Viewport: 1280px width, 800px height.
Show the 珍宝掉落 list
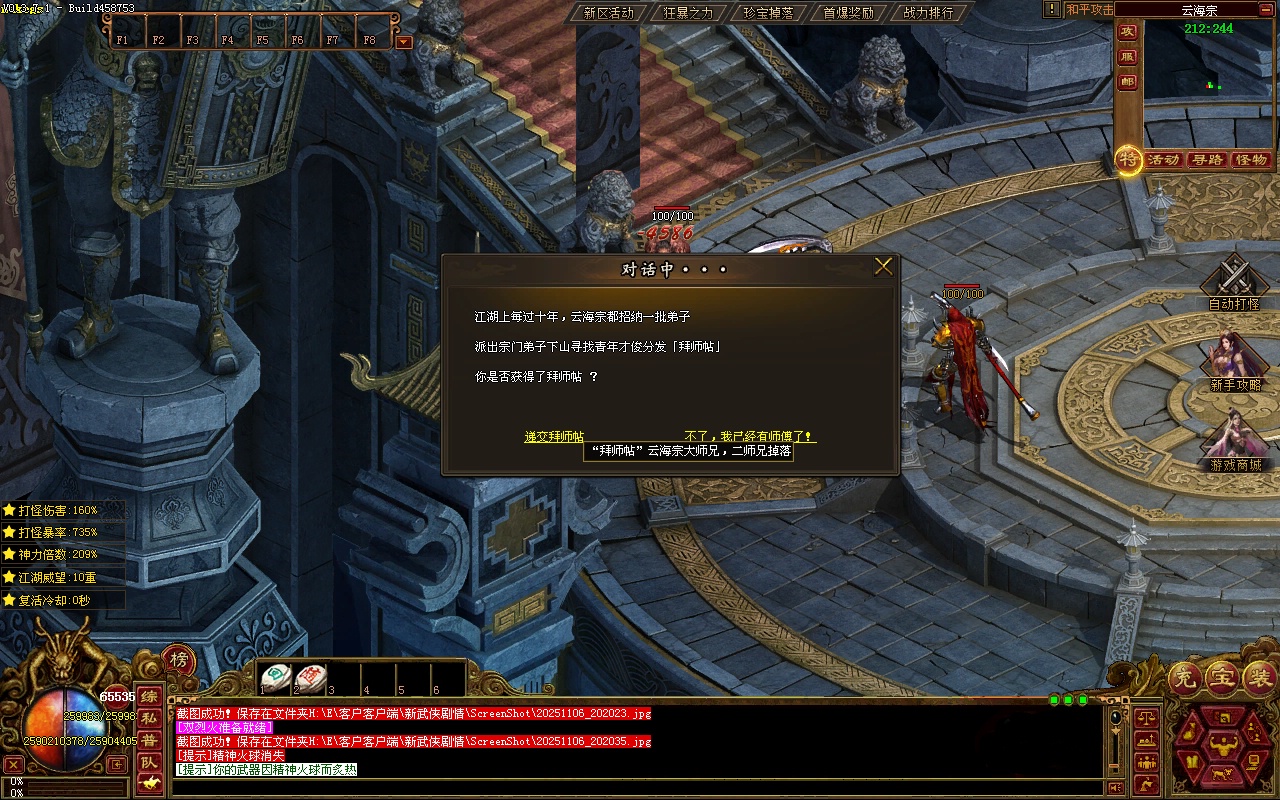[x=768, y=13]
